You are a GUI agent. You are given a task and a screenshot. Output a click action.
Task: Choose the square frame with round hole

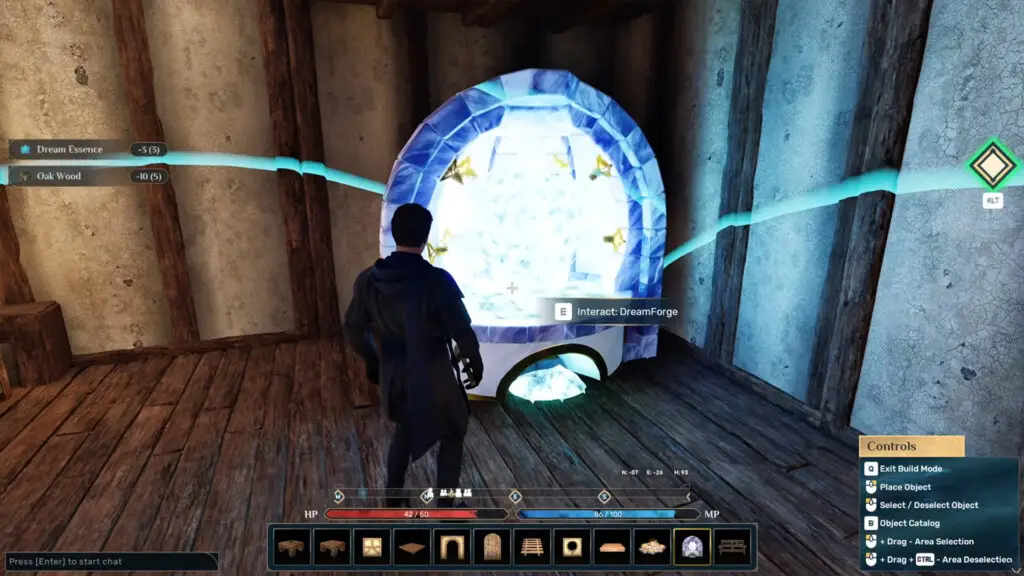click(x=572, y=547)
